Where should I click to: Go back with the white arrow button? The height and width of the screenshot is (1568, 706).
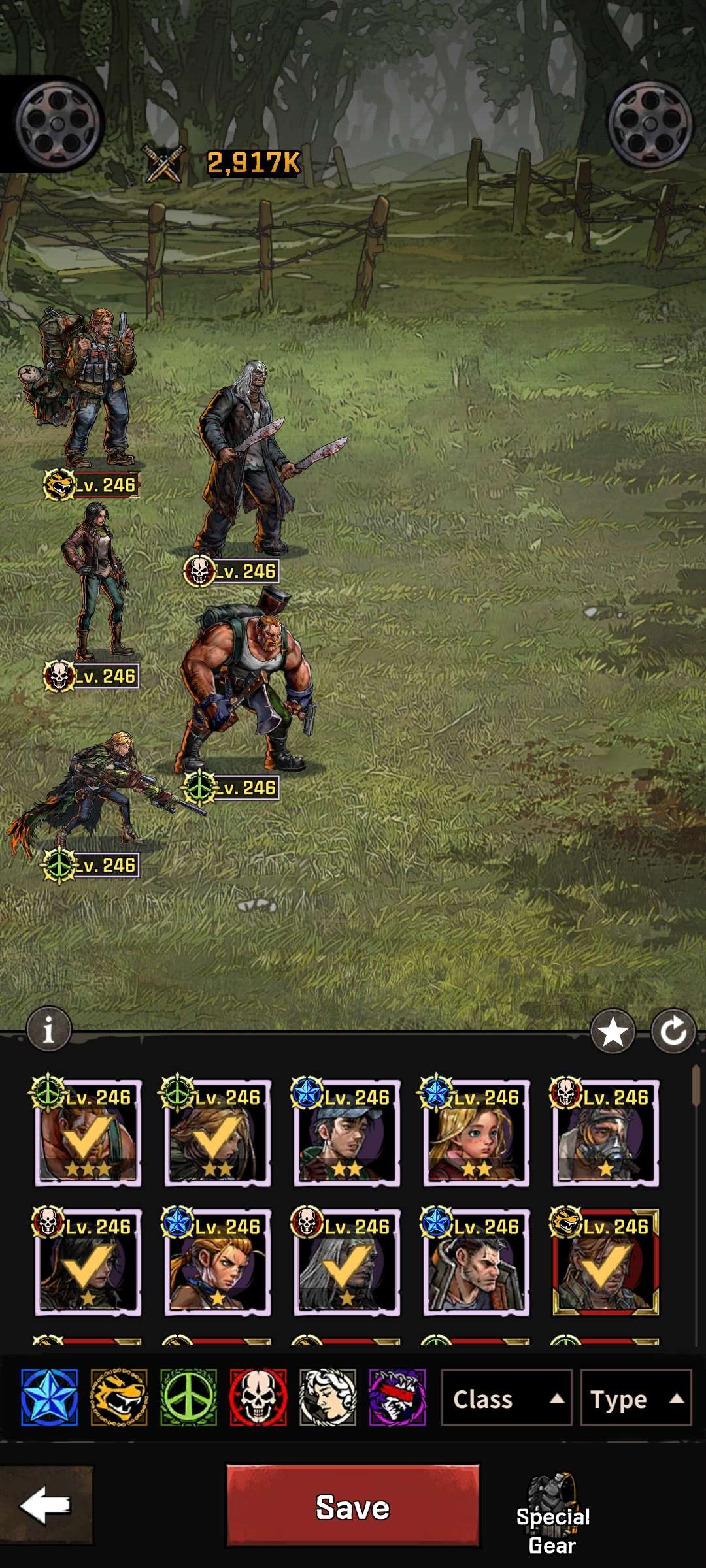(46, 1505)
